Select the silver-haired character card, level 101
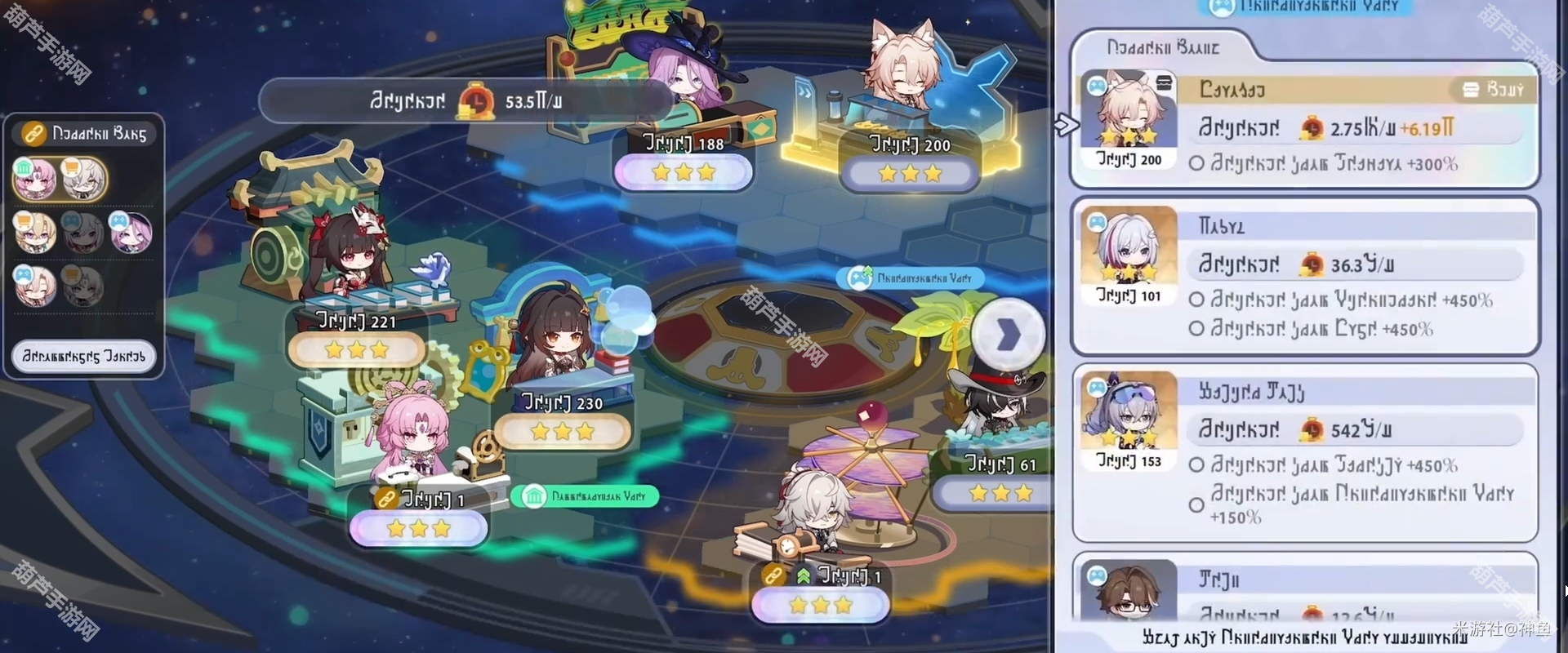 point(1305,276)
